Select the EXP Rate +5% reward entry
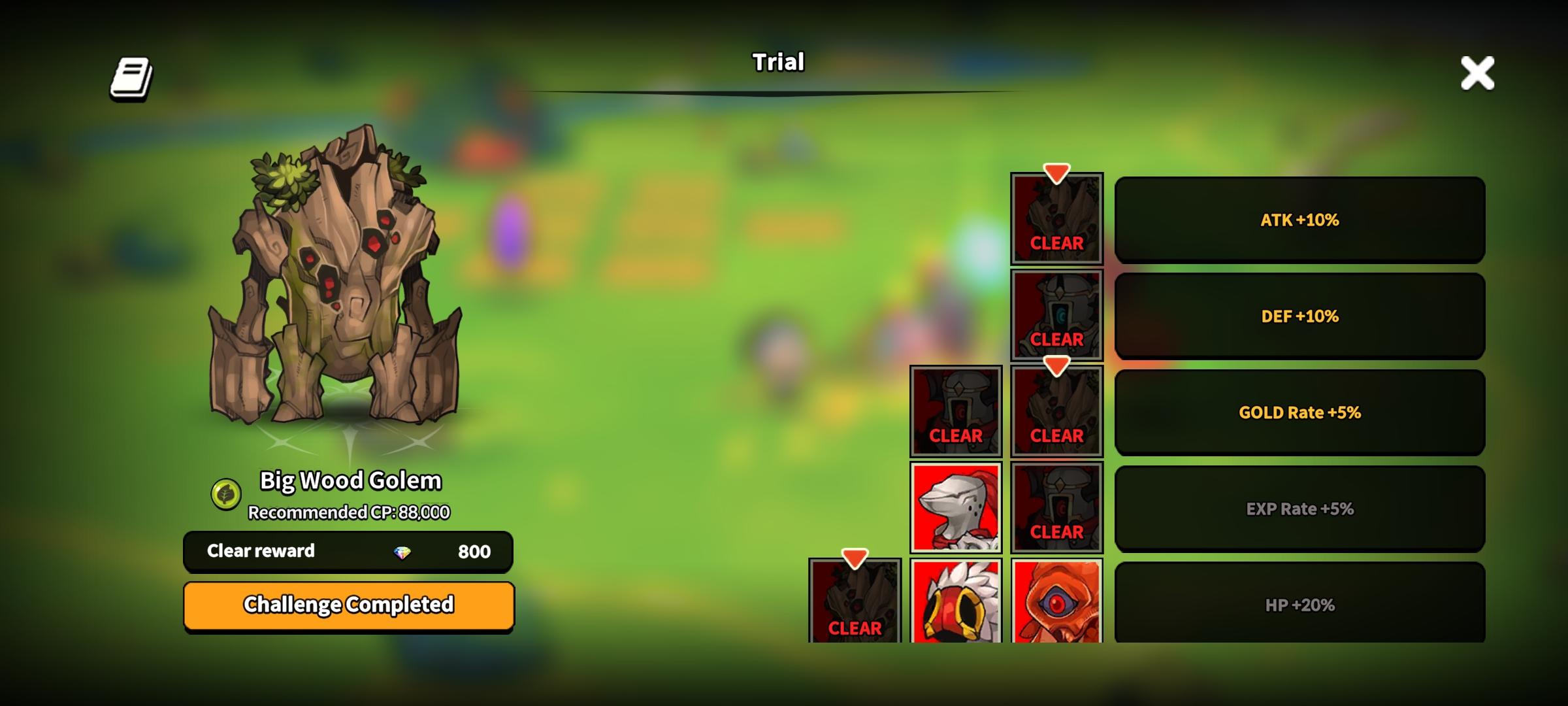1568x706 pixels. tap(1301, 508)
